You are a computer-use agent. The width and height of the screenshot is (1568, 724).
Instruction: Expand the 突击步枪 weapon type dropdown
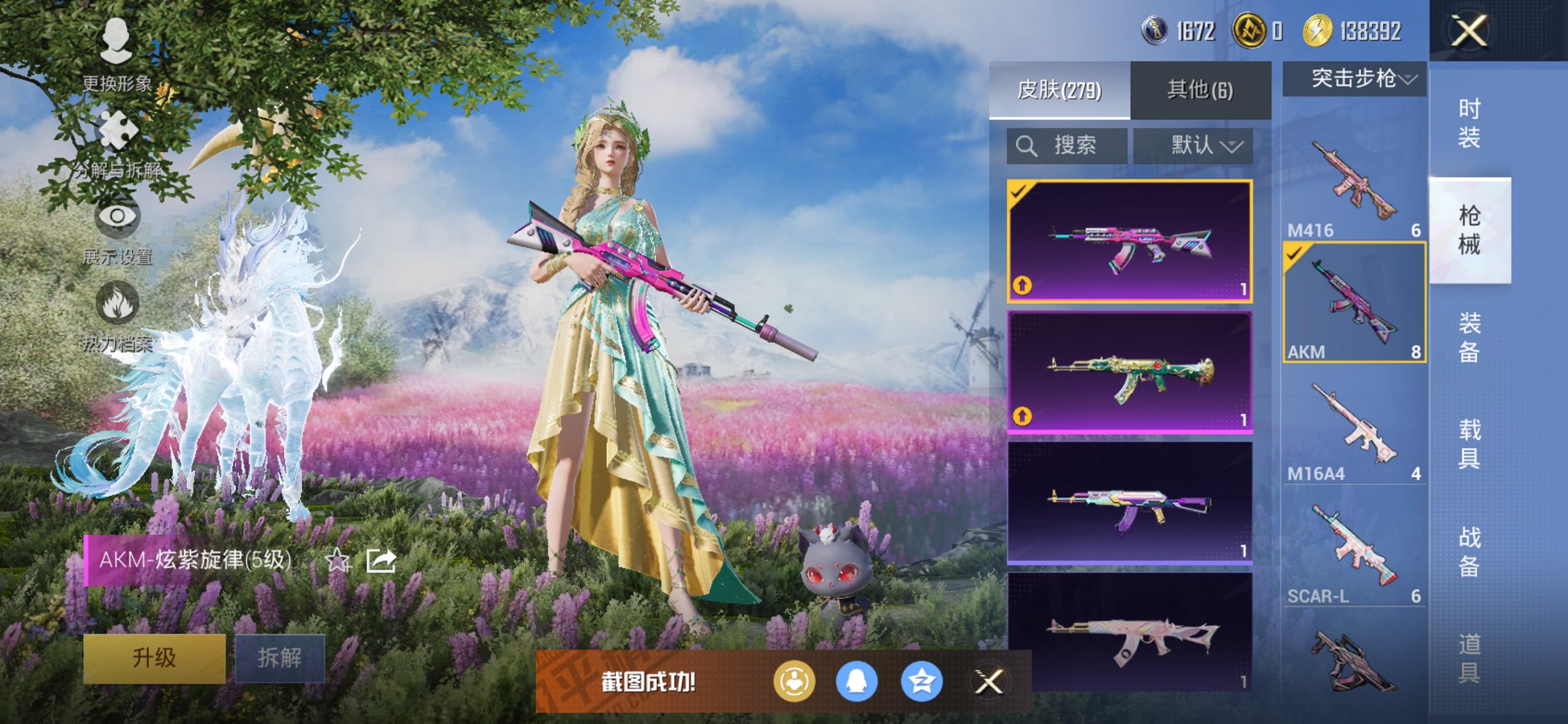coord(1354,79)
